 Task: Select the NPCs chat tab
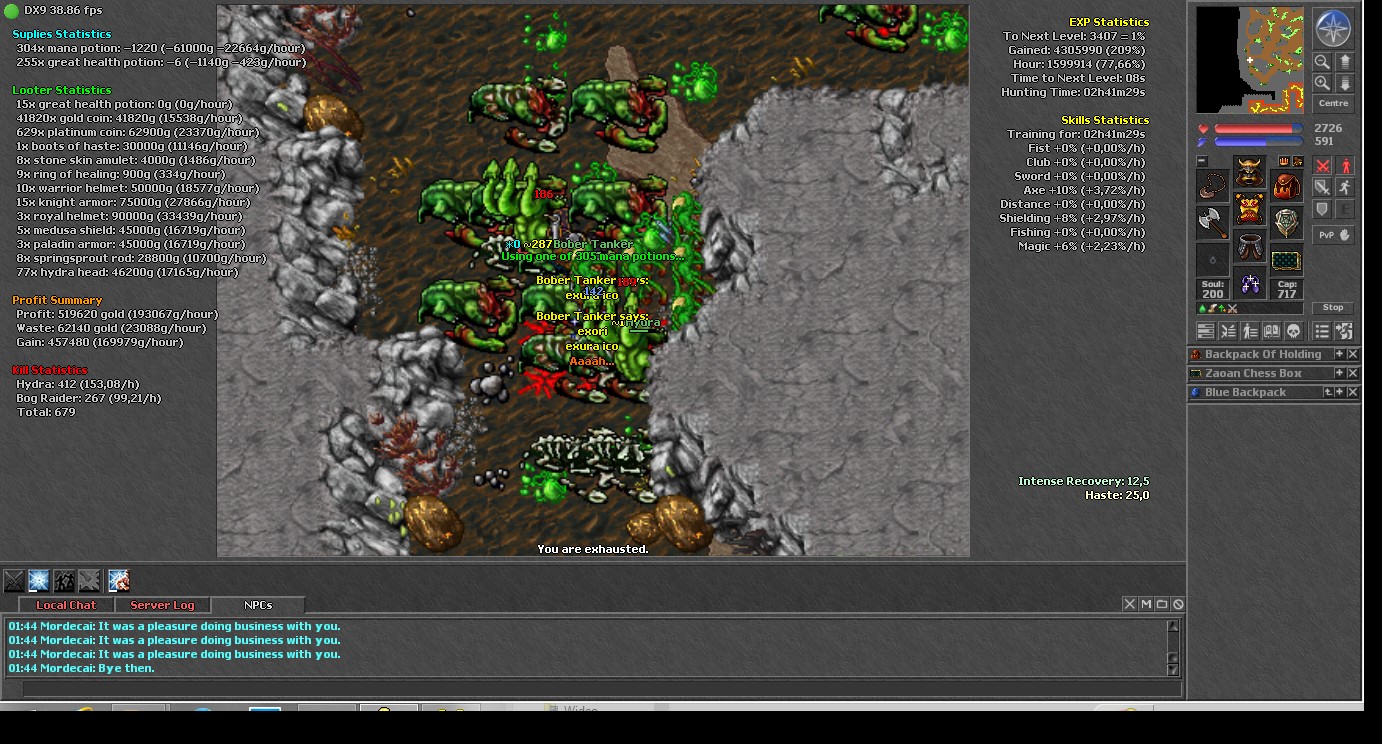(258, 605)
